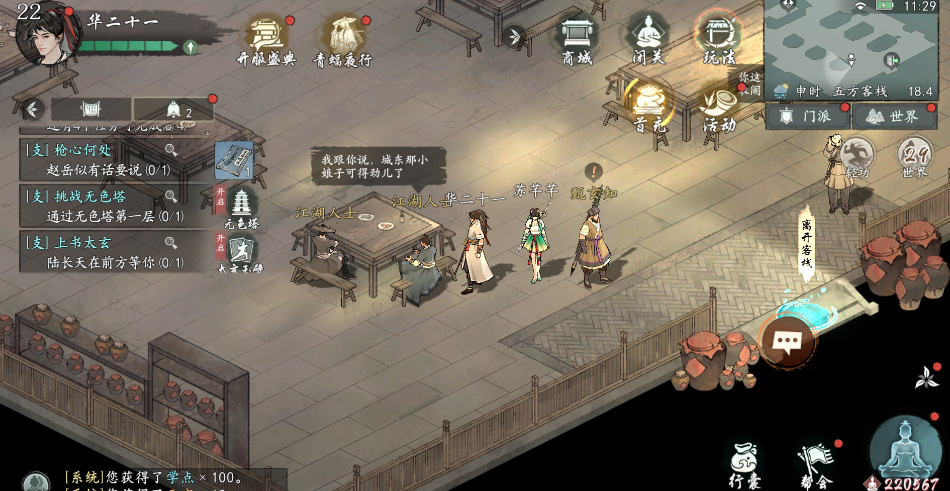
Task: Open the minimap of 五方客栈
Action: point(855,40)
